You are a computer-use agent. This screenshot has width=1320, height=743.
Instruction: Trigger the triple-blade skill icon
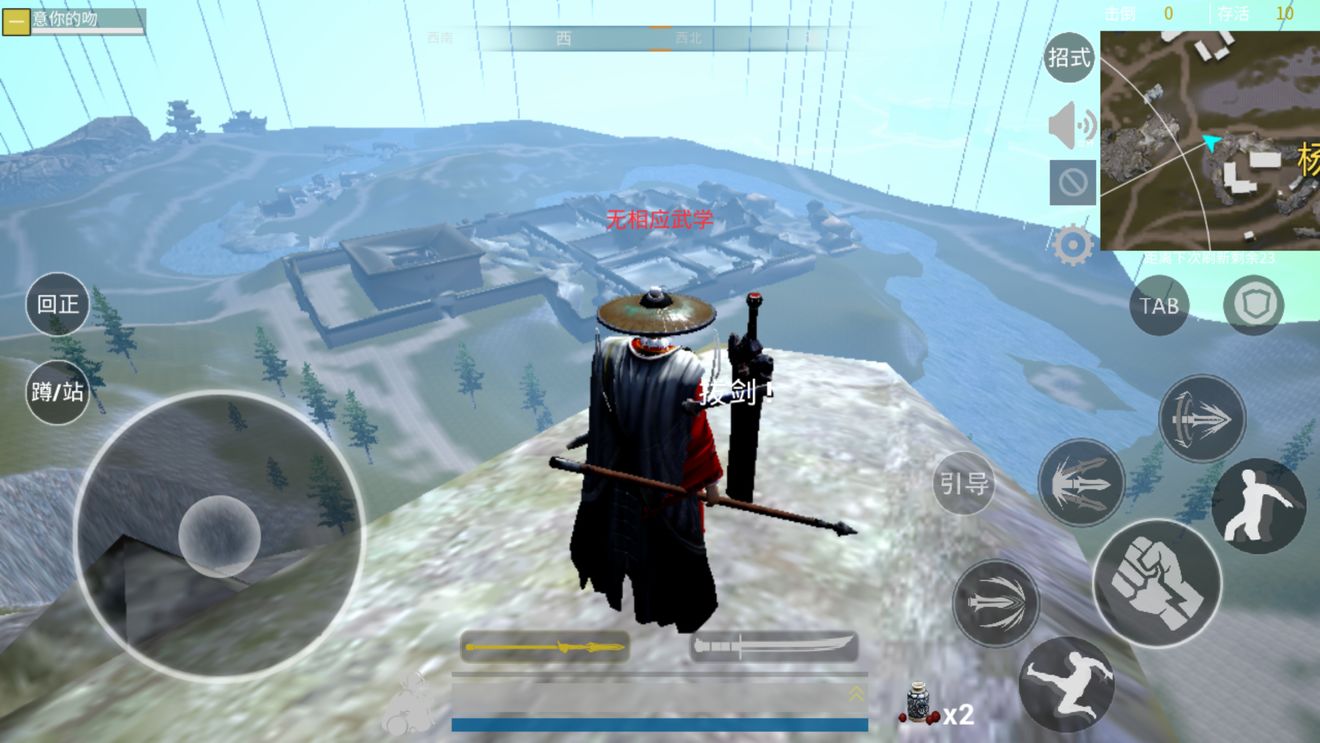pos(1081,483)
